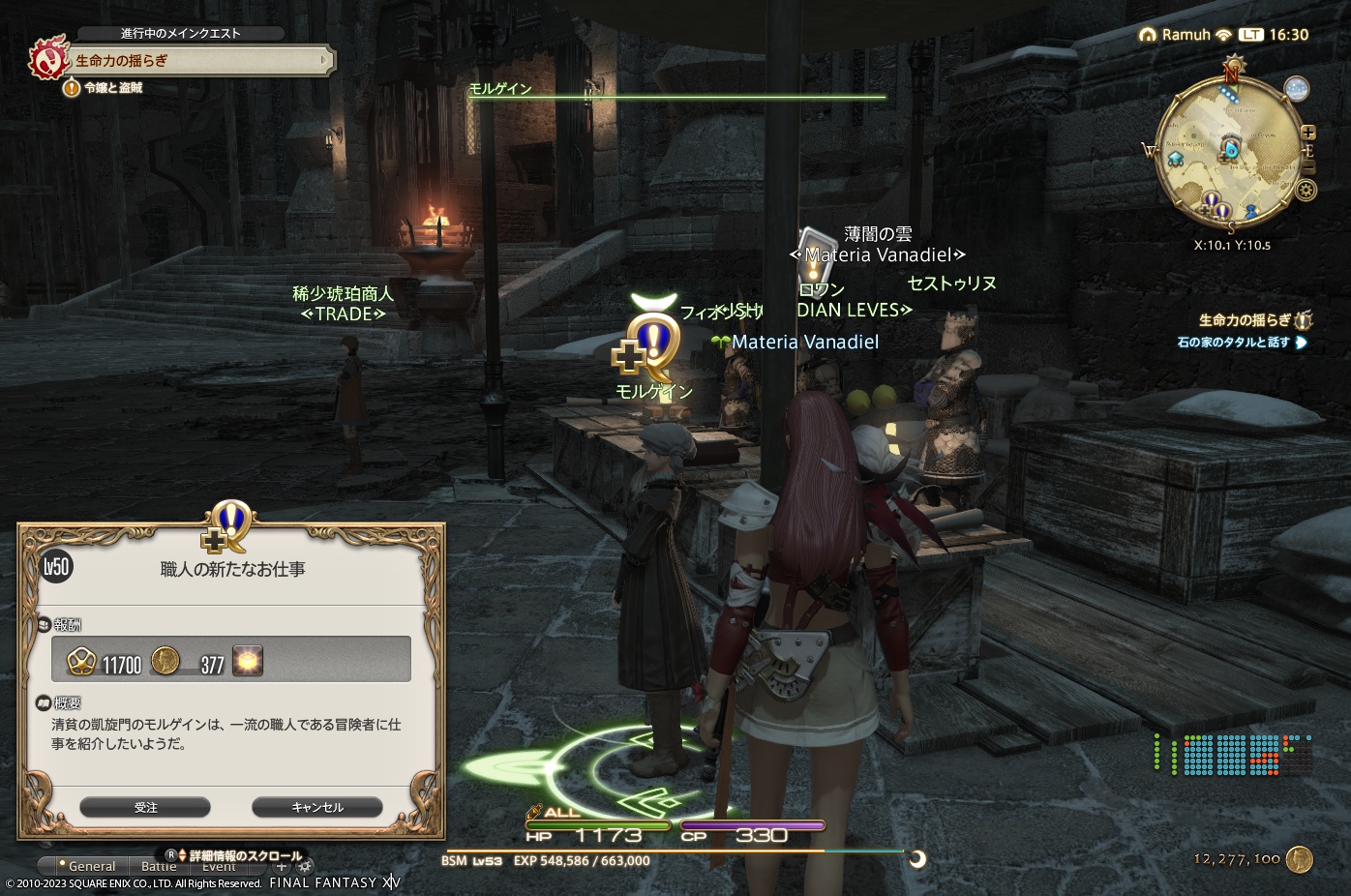Cancel the levequest with the キャンセル button
The height and width of the screenshot is (896, 1351).
(316, 806)
